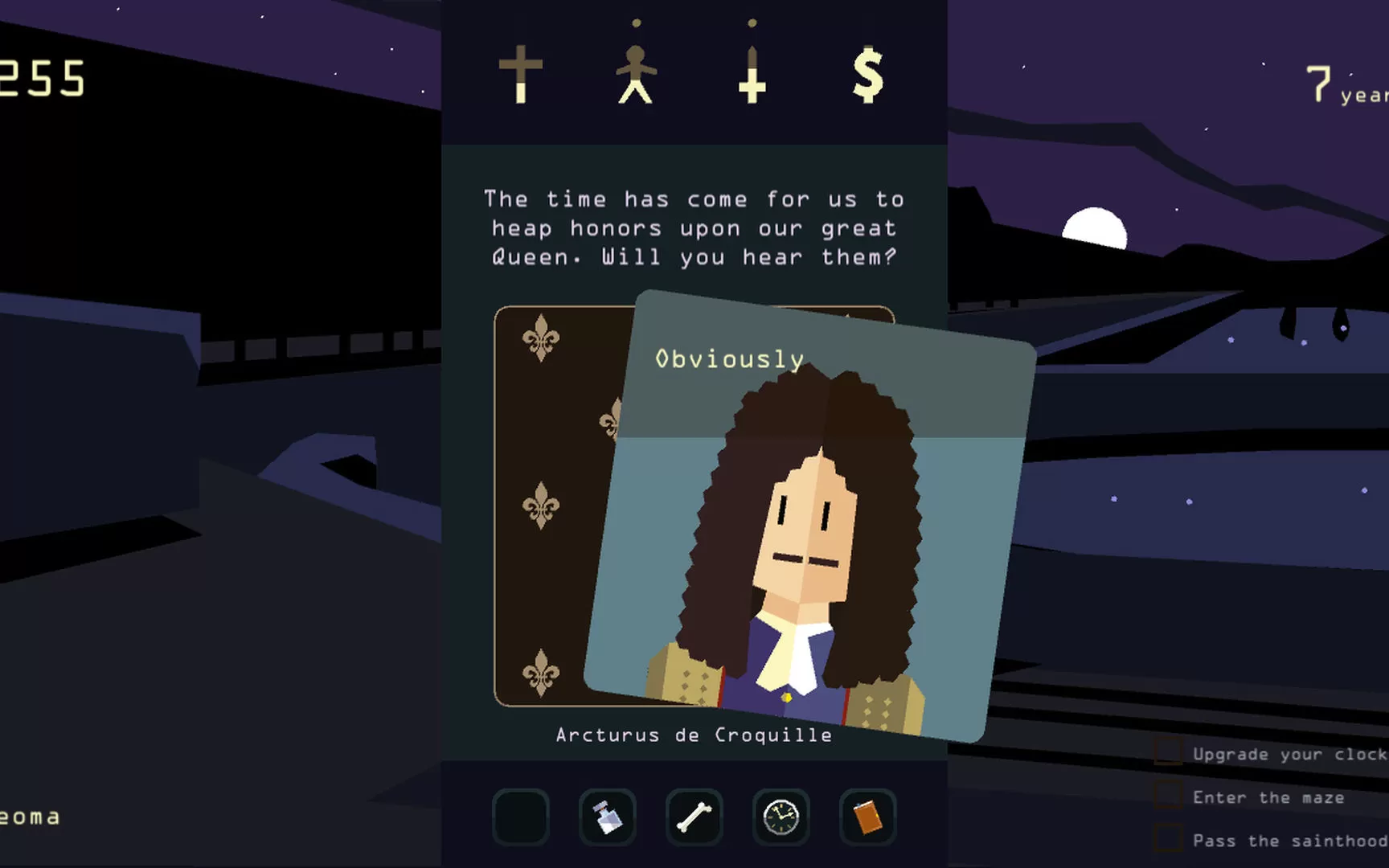Select the people stat icon
1389x868 pixels.
[x=636, y=74]
